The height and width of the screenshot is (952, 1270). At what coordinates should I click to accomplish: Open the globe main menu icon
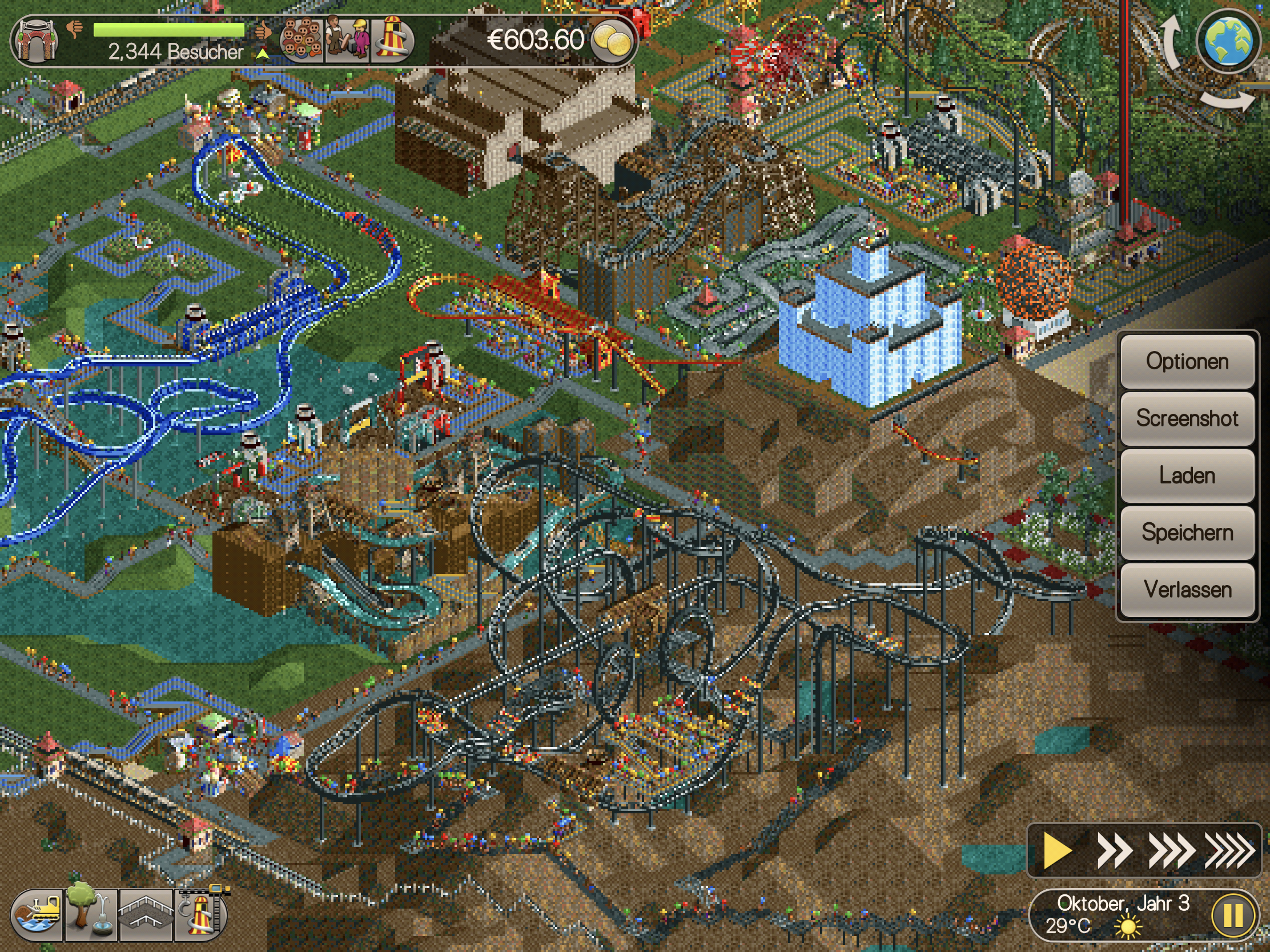[x=1228, y=41]
